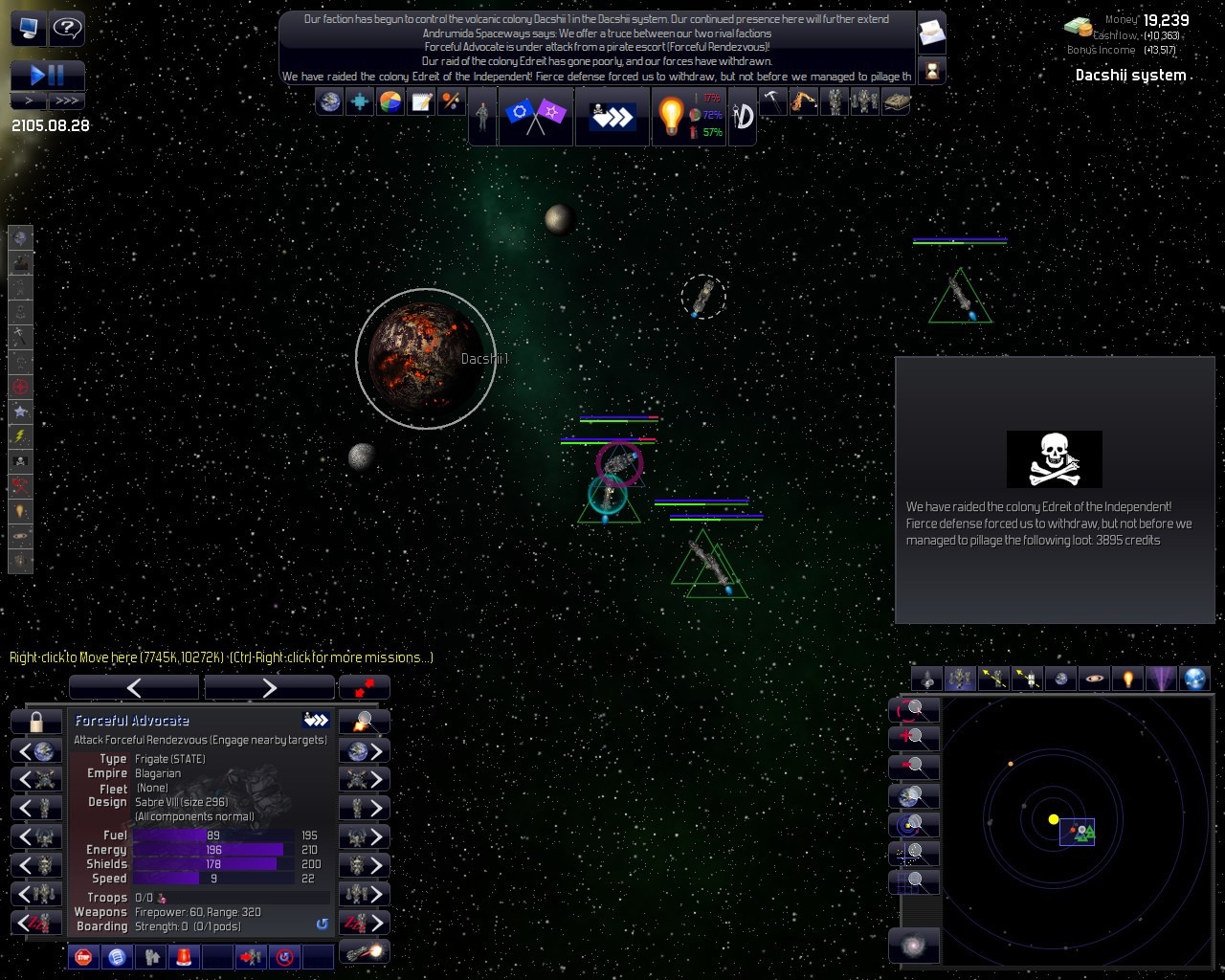
Task: Click the red stop sign mission button
Action: tap(83, 956)
